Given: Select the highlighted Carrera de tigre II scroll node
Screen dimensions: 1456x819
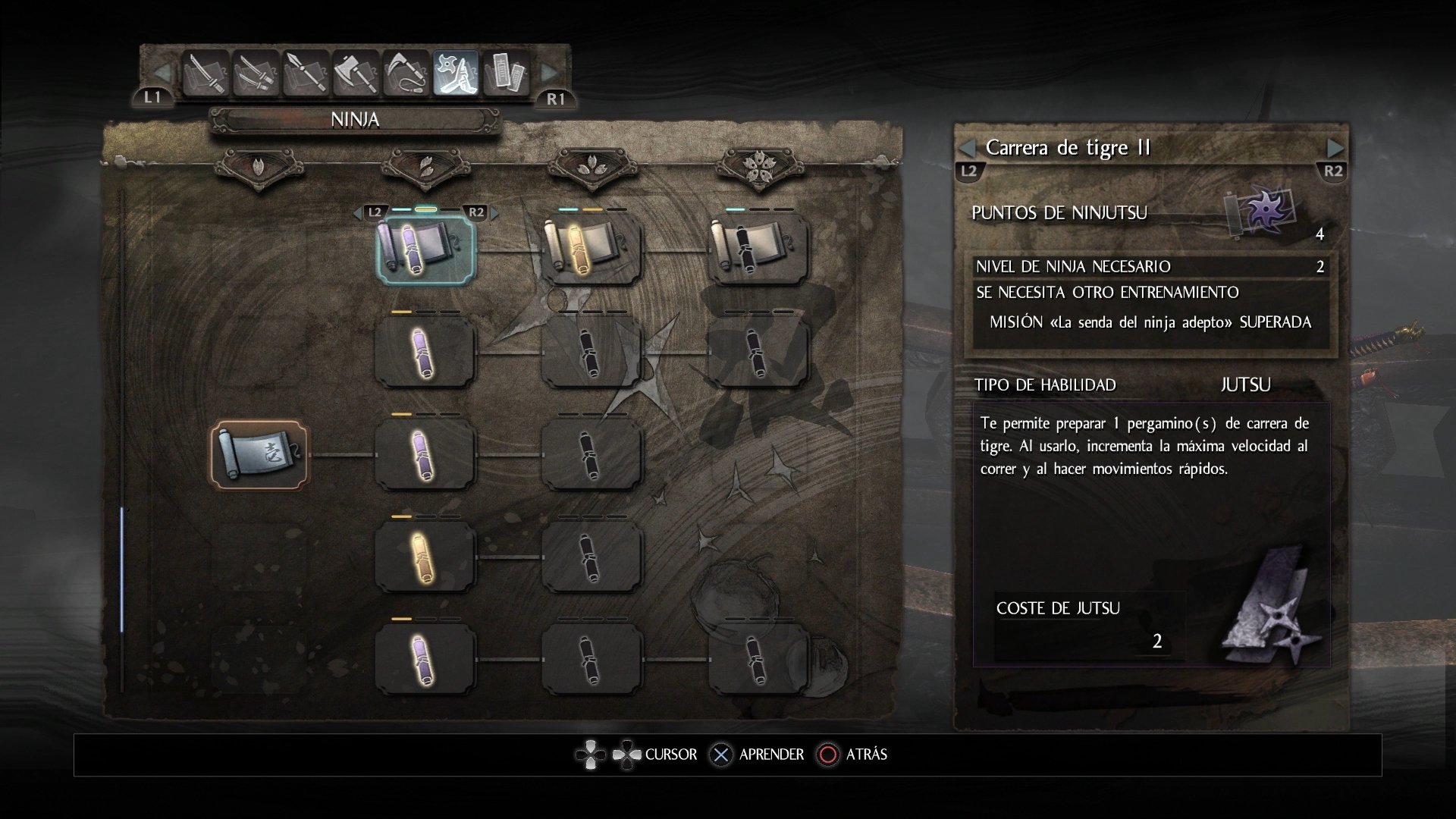Looking at the screenshot, I should 425,249.
